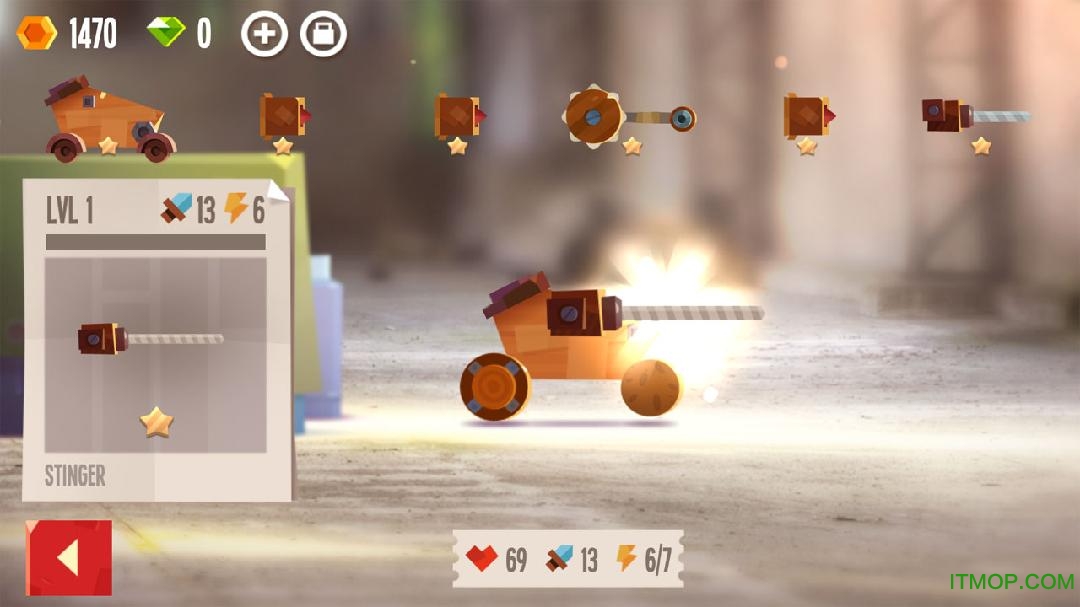Viewport: 1080px width, 607px height.
Task: Tap the LVL 1 Stinger detail card
Action: (x=156, y=340)
